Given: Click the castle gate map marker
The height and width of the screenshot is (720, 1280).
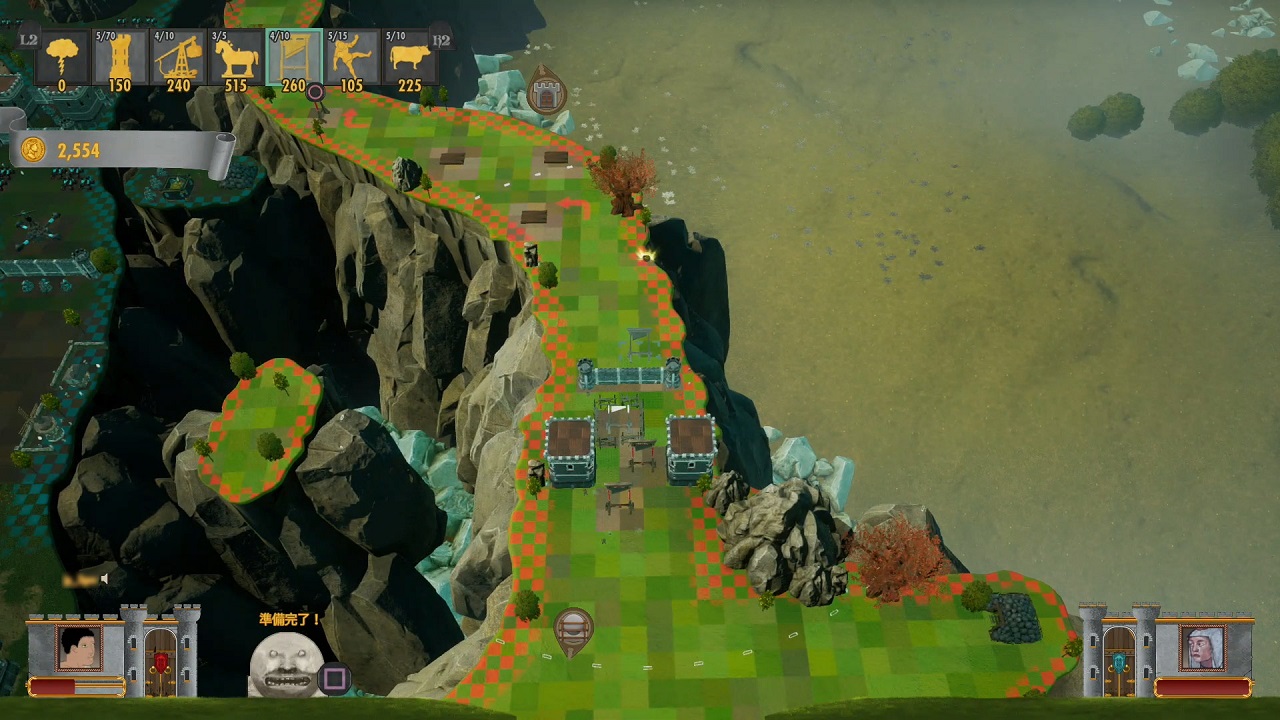Looking at the screenshot, I should point(546,92).
